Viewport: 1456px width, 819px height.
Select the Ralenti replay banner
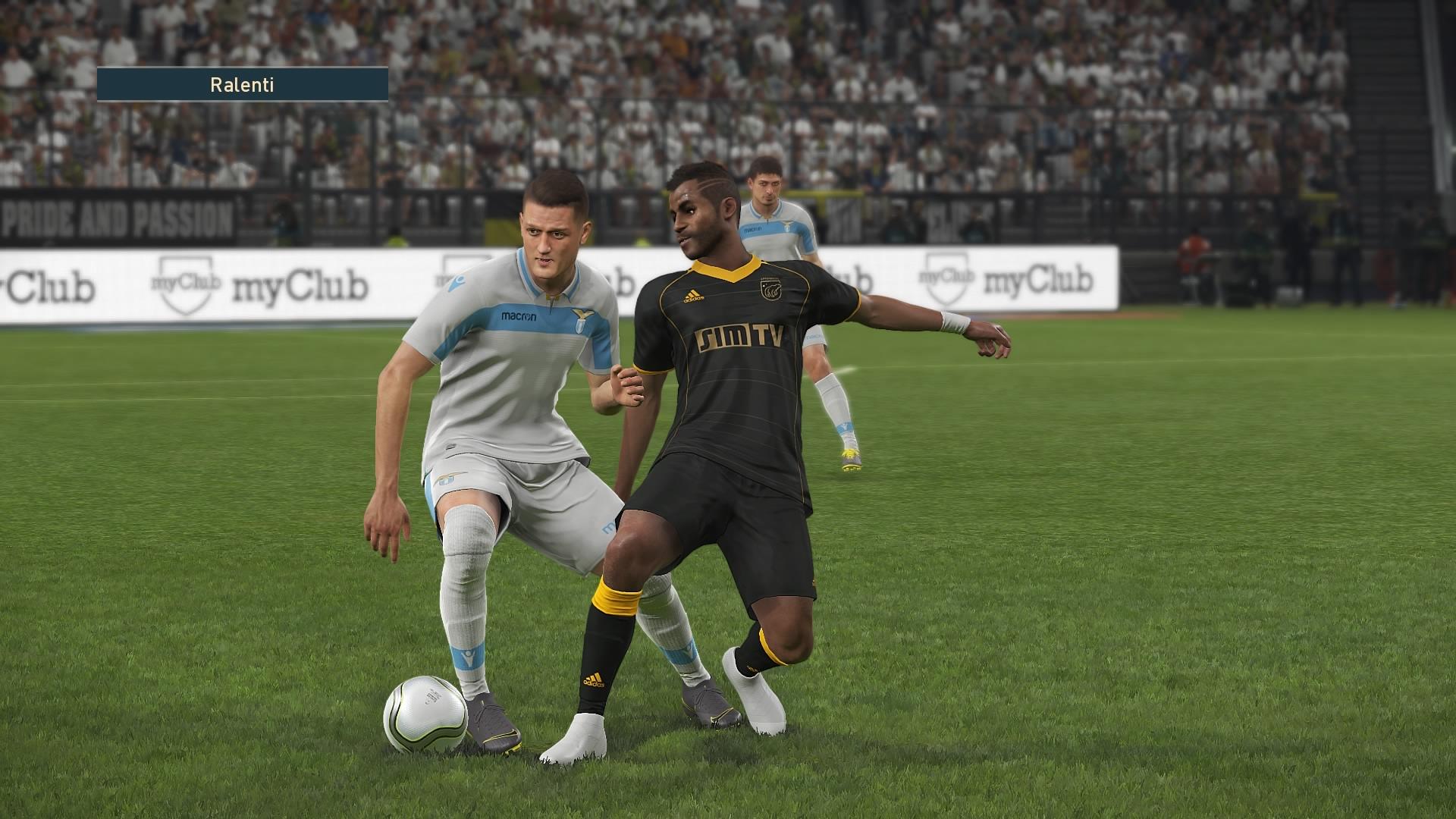tap(243, 84)
